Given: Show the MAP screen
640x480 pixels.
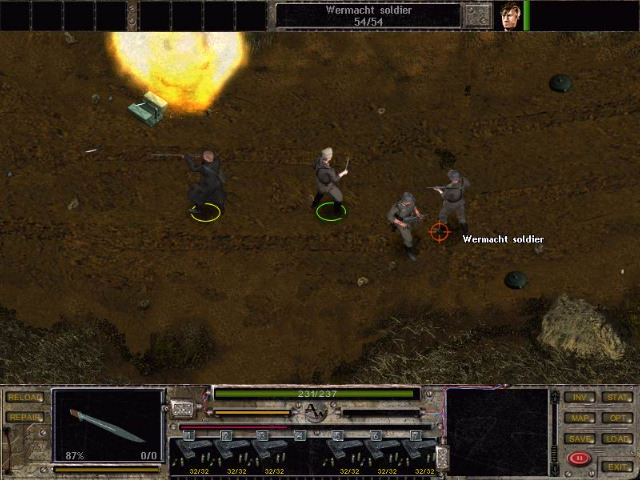Looking at the screenshot, I should (579, 418).
